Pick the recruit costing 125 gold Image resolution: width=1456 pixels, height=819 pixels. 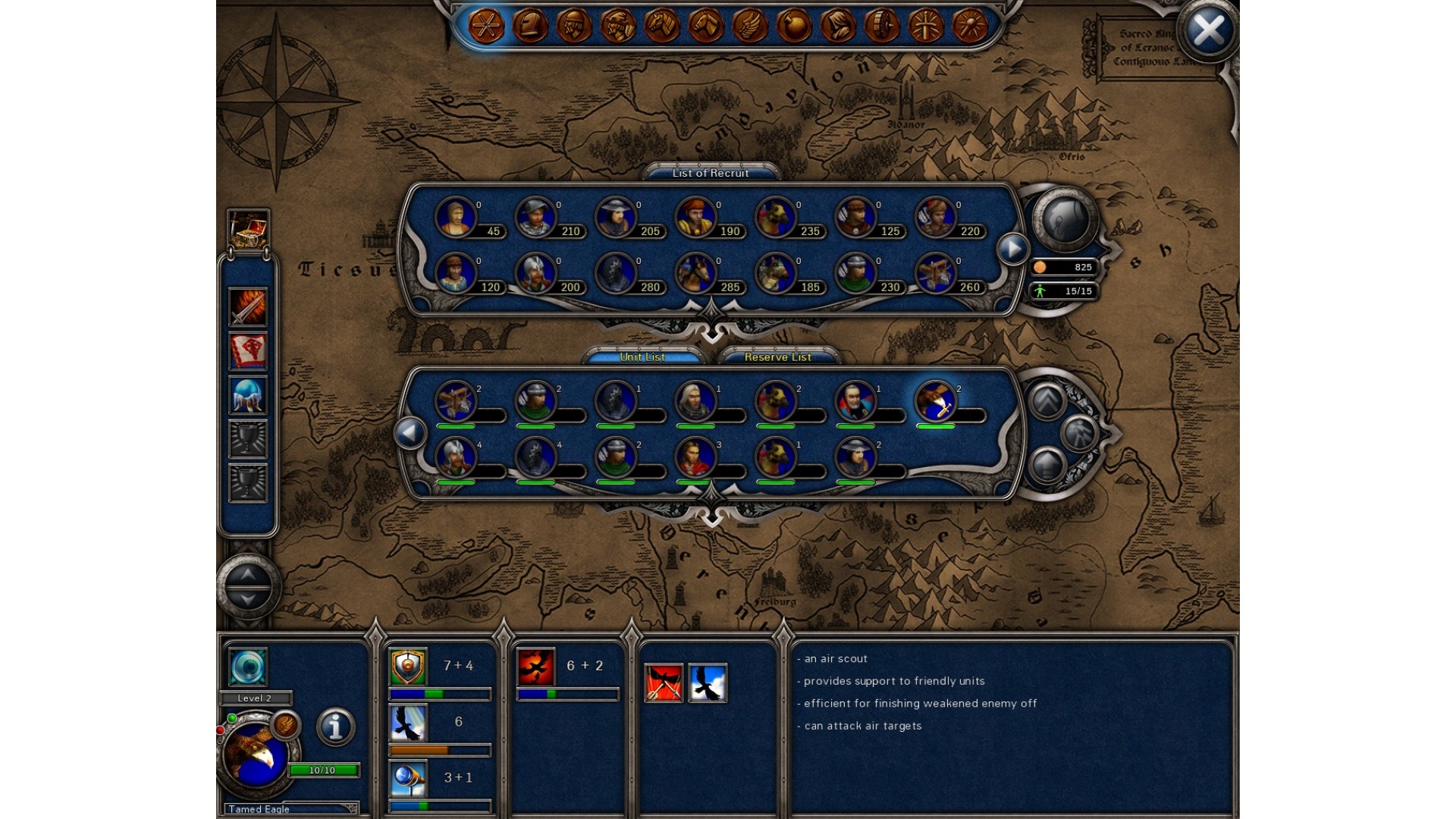[855, 217]
